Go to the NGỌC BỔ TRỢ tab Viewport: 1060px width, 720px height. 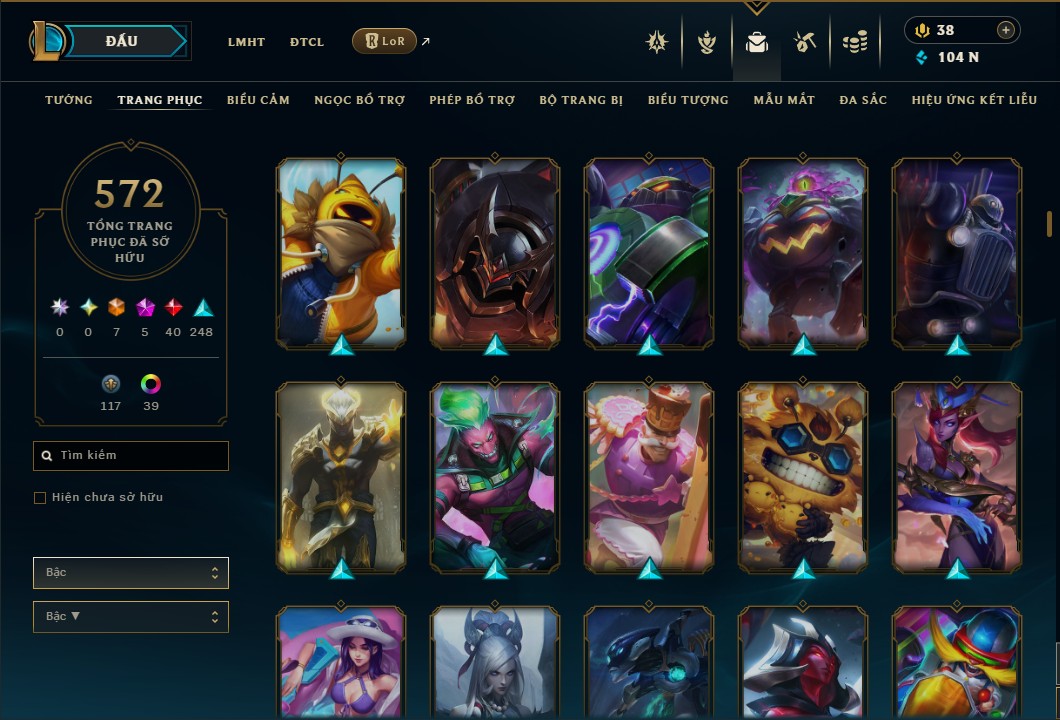coord(359,100)
